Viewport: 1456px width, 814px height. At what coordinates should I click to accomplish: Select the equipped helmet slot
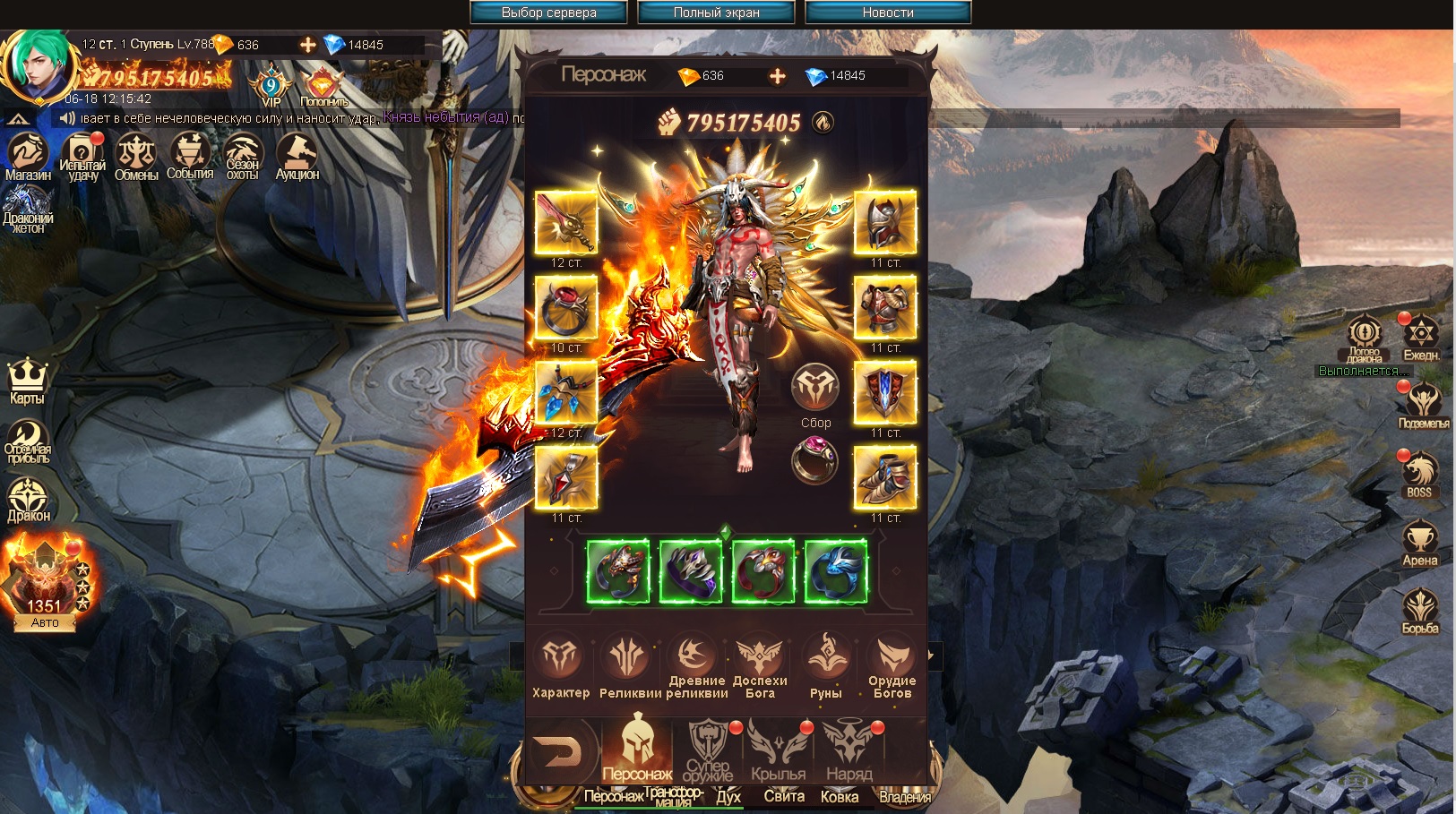884,222
